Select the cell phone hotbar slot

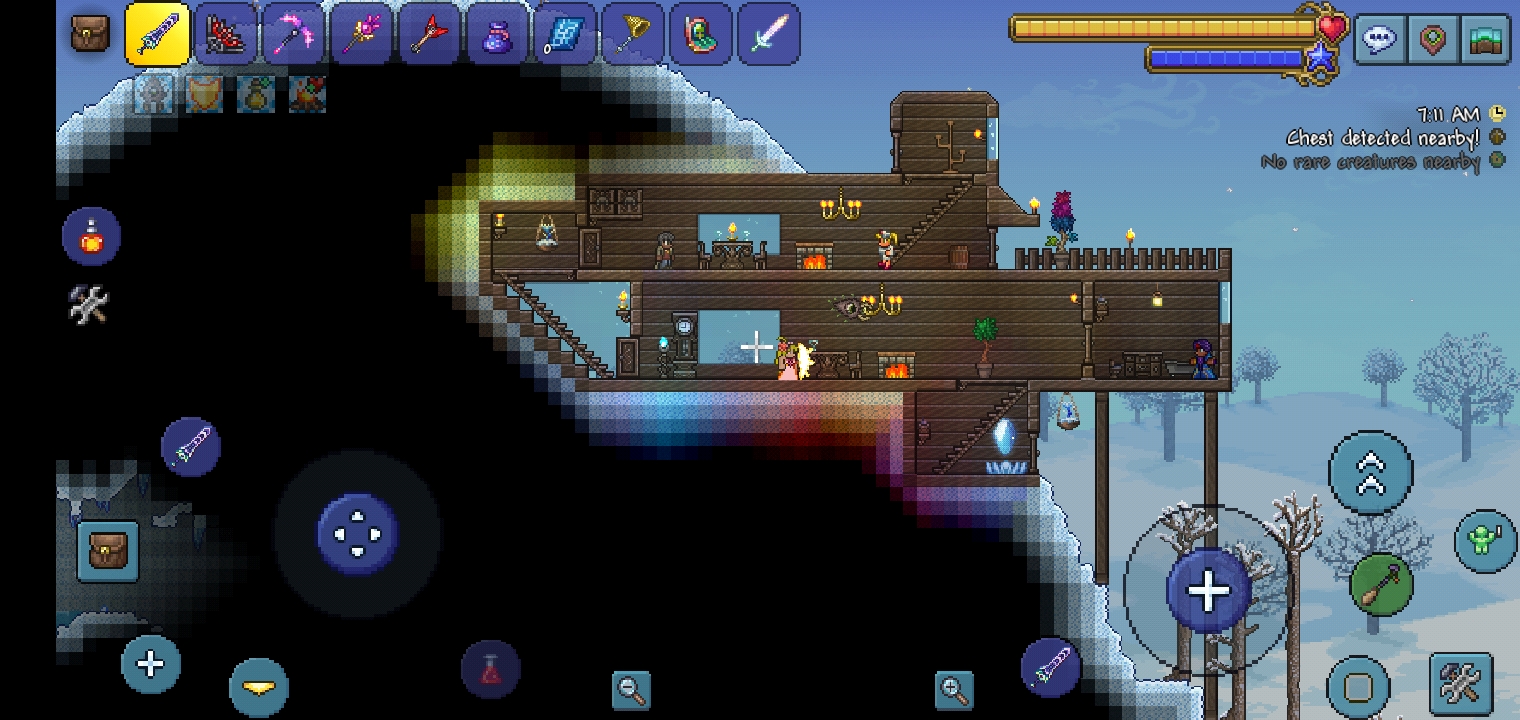coord(702,34)
